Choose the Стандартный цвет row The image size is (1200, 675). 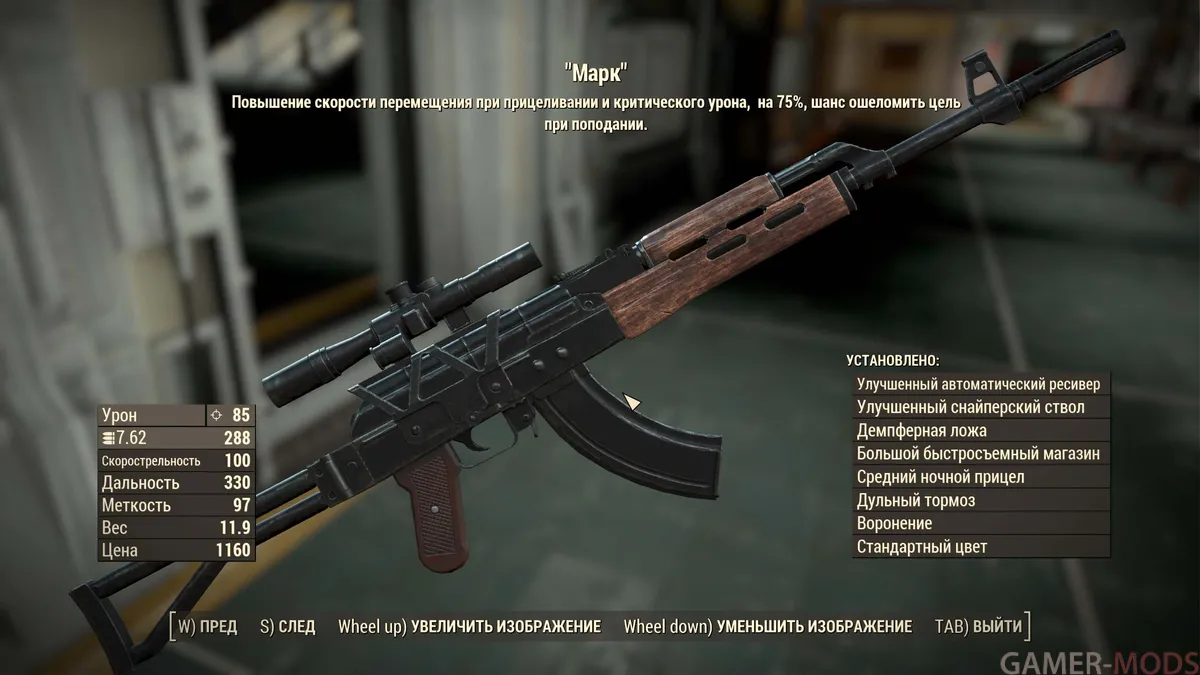pos(980,547)
